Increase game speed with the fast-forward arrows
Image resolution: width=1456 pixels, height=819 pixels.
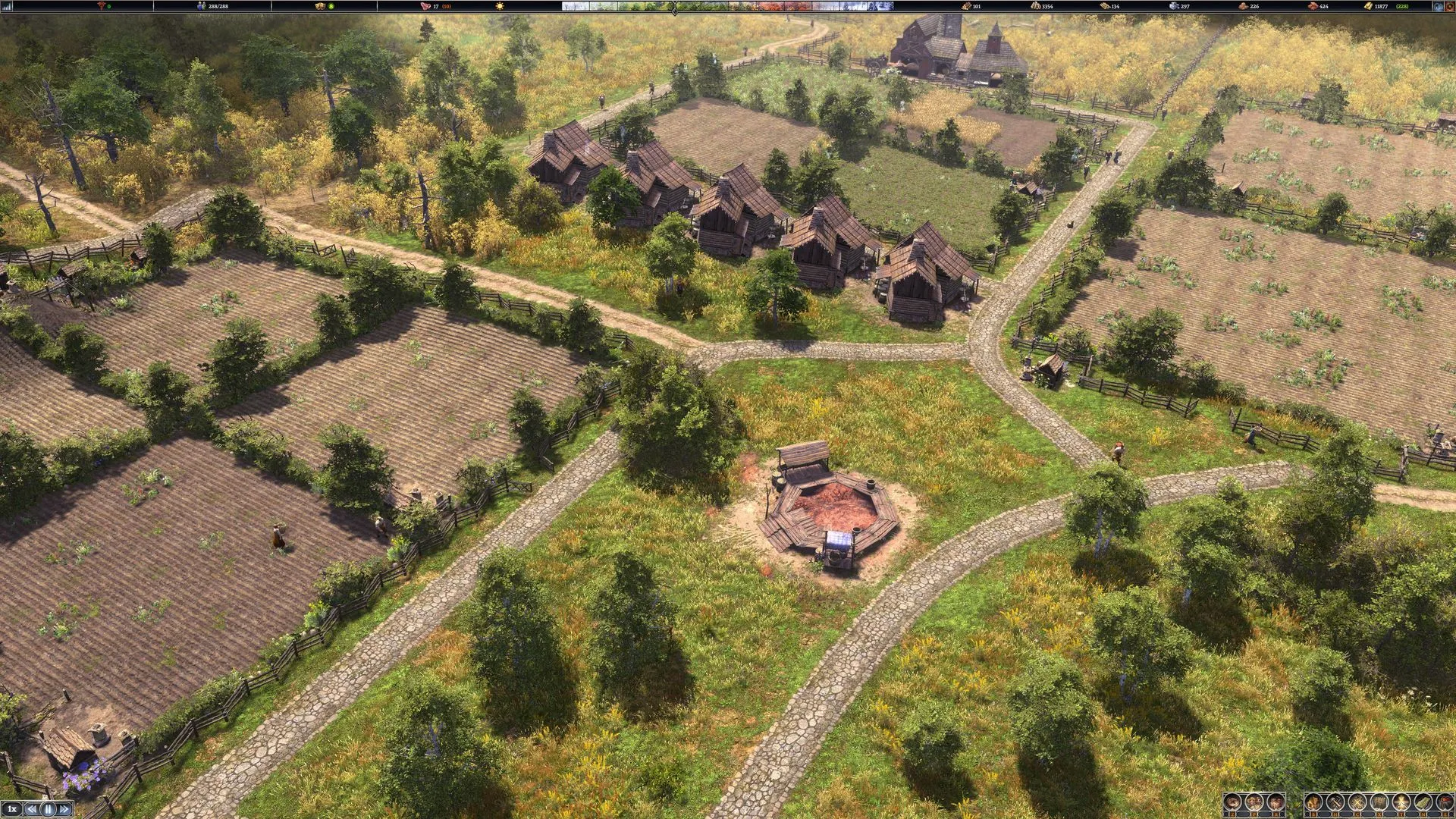pos(64,809)
